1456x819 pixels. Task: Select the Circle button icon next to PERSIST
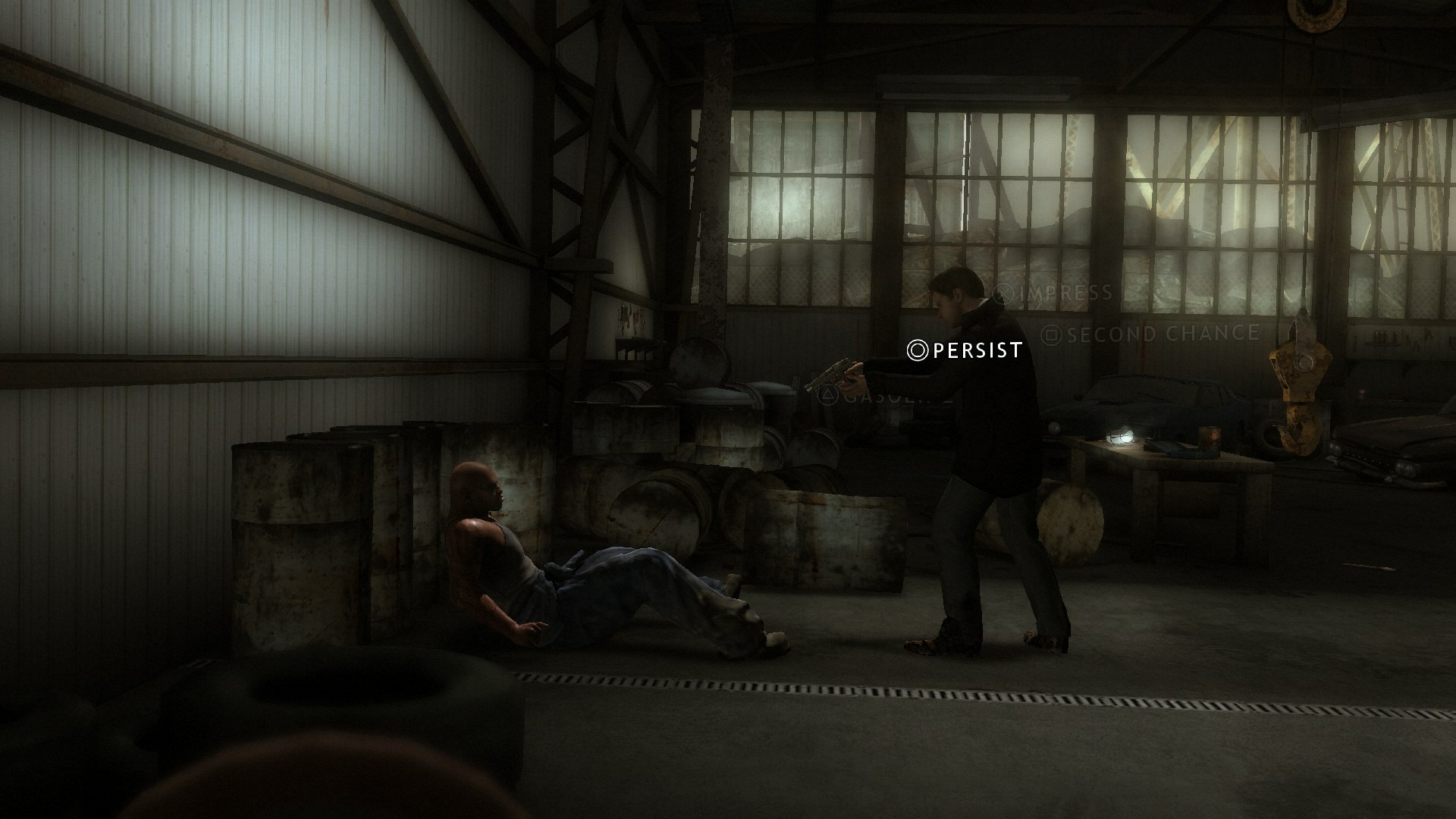[917, 350]
